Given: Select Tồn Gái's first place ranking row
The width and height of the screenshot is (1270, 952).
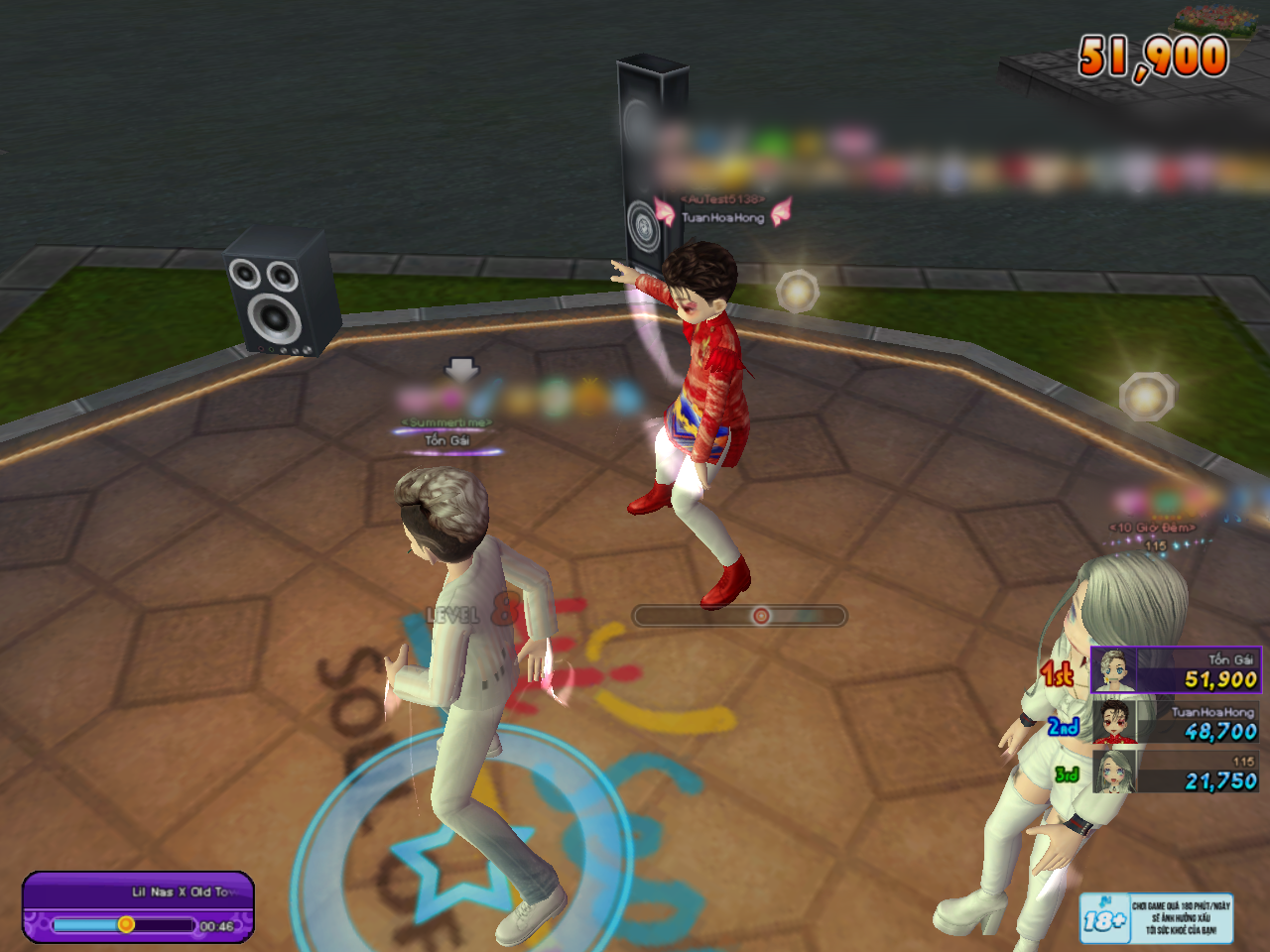Looking at the screenshot, I should pyautogui.click(x=1175, y=670).
